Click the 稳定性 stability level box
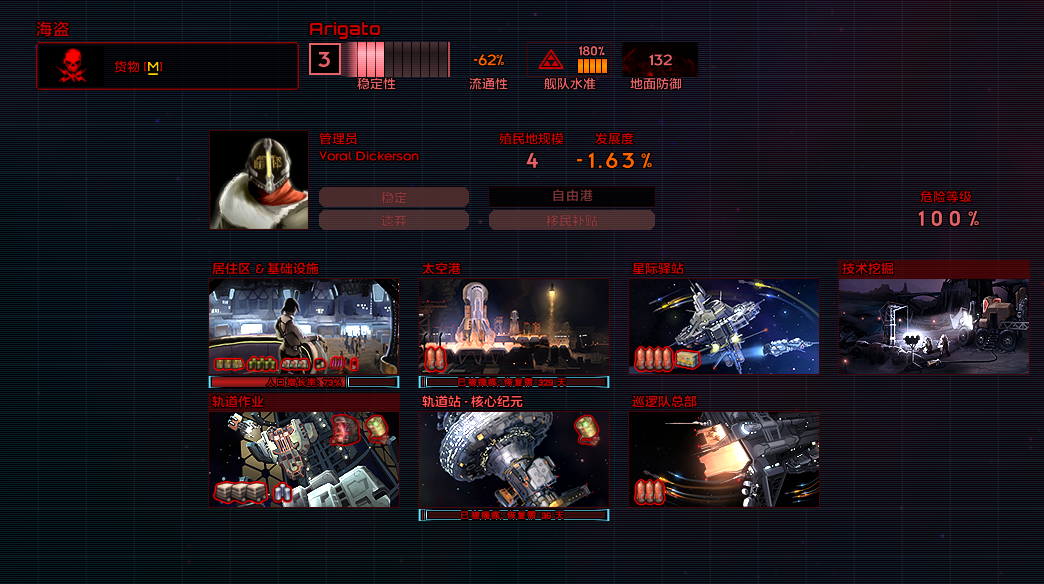Screen dimensions: 1044x584 pos(323,60)
